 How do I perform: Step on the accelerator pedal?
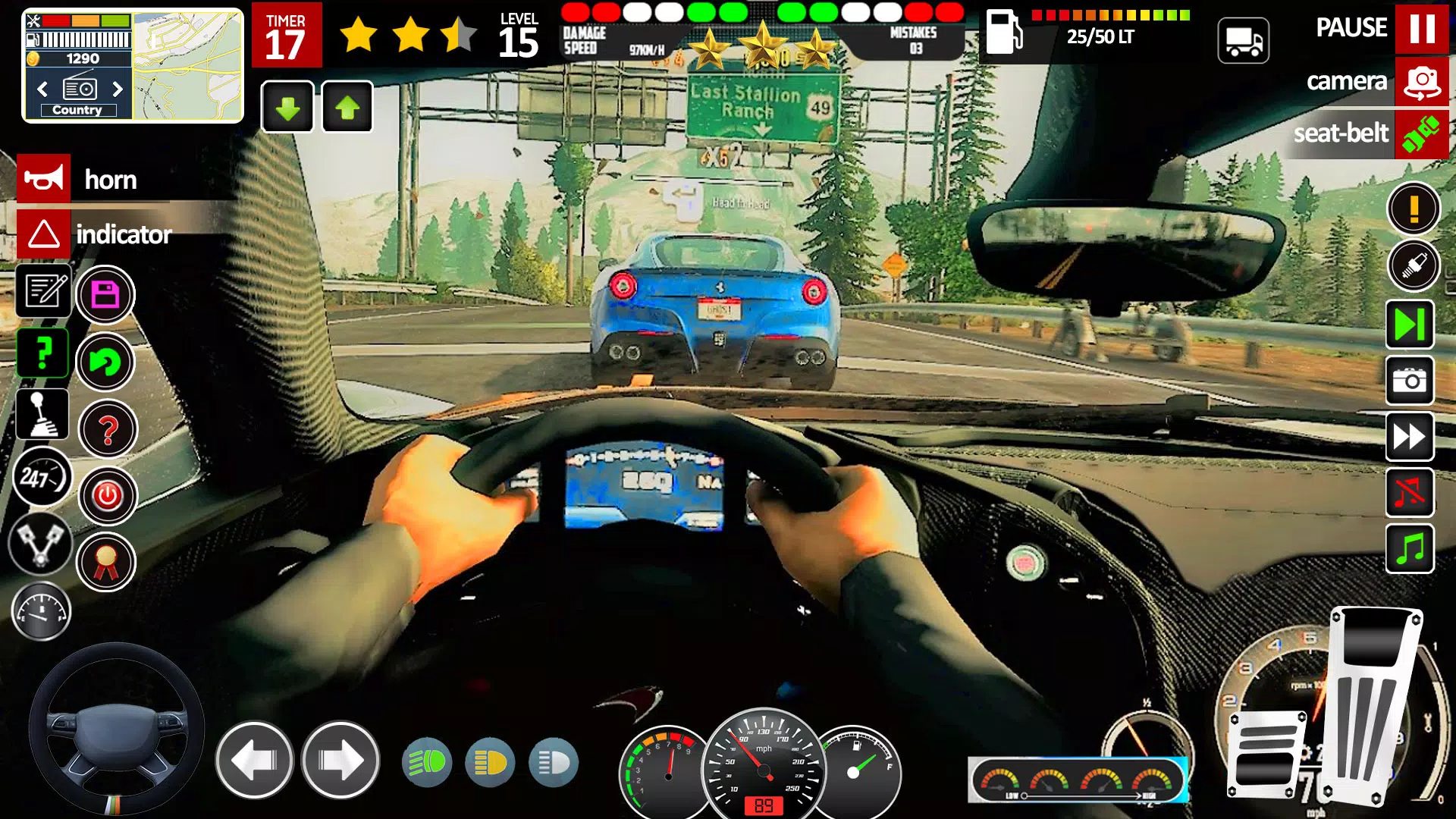tap(1373, 705)
